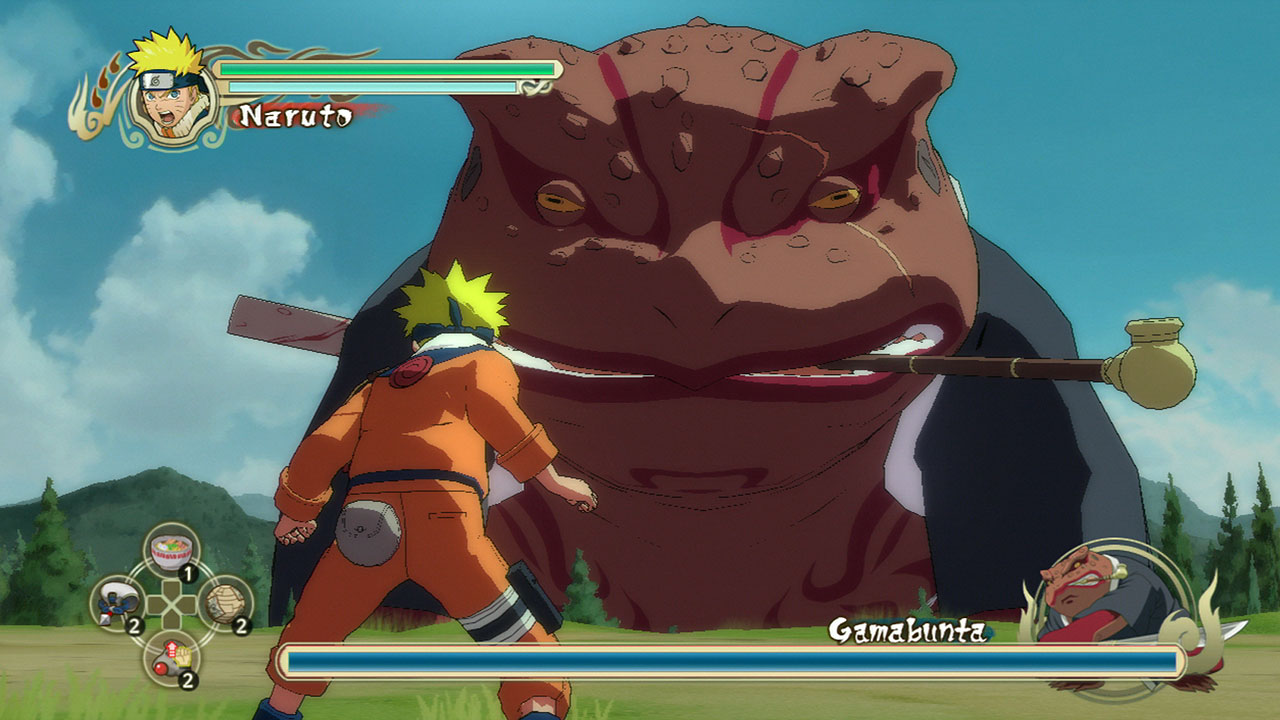The image size is (1280, 720).
Task: Use the paper-wrapped bomb ball item
Action: pos(225,603)
